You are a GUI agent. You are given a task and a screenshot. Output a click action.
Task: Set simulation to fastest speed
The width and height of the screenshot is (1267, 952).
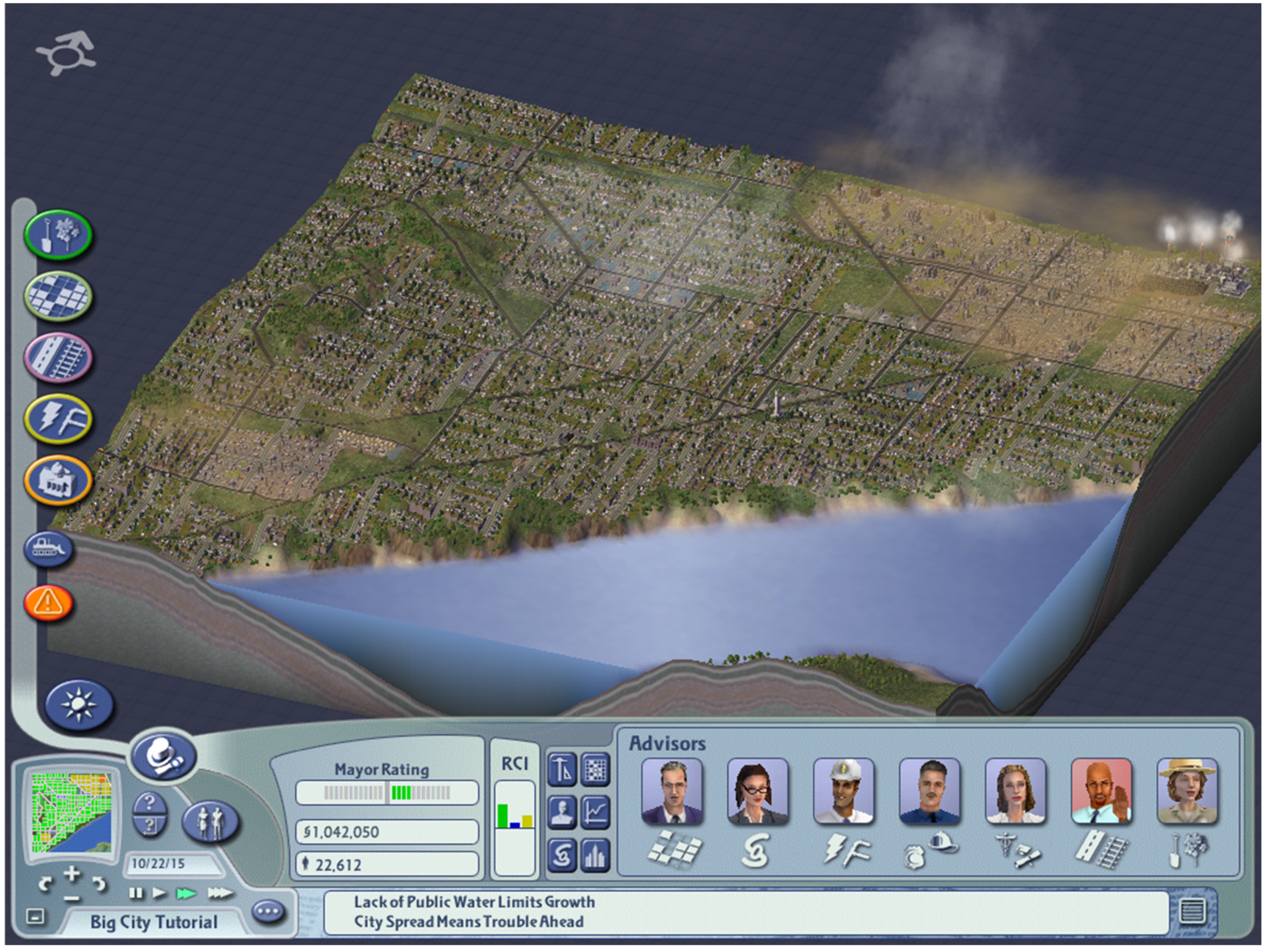[220, 893]
